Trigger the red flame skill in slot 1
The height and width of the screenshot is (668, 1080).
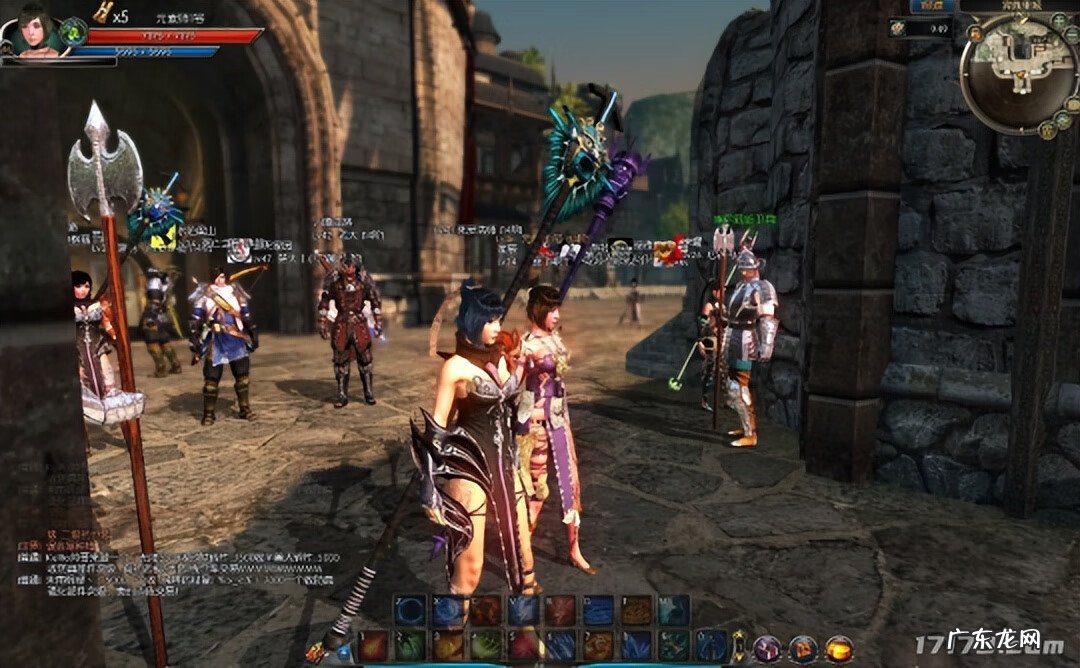pos(372,645)
